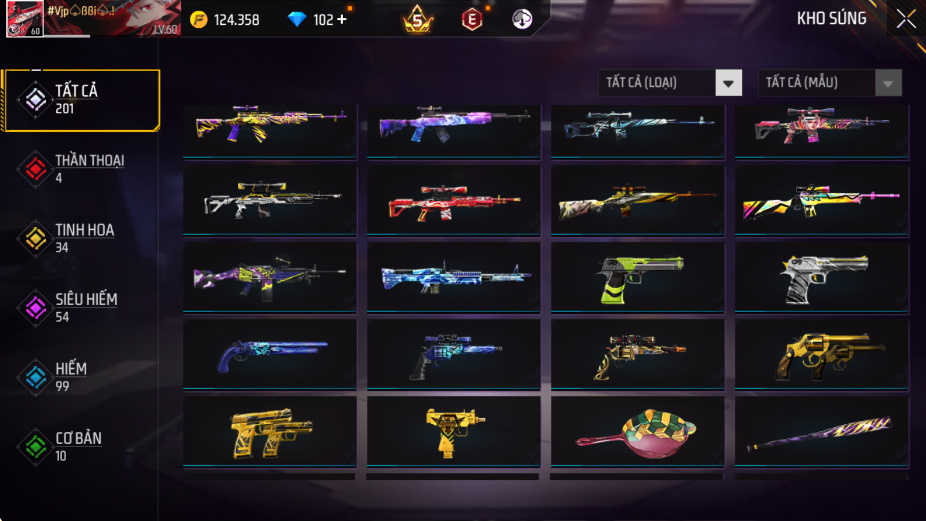Select the red sniper rifle skin

pos(453,200)
